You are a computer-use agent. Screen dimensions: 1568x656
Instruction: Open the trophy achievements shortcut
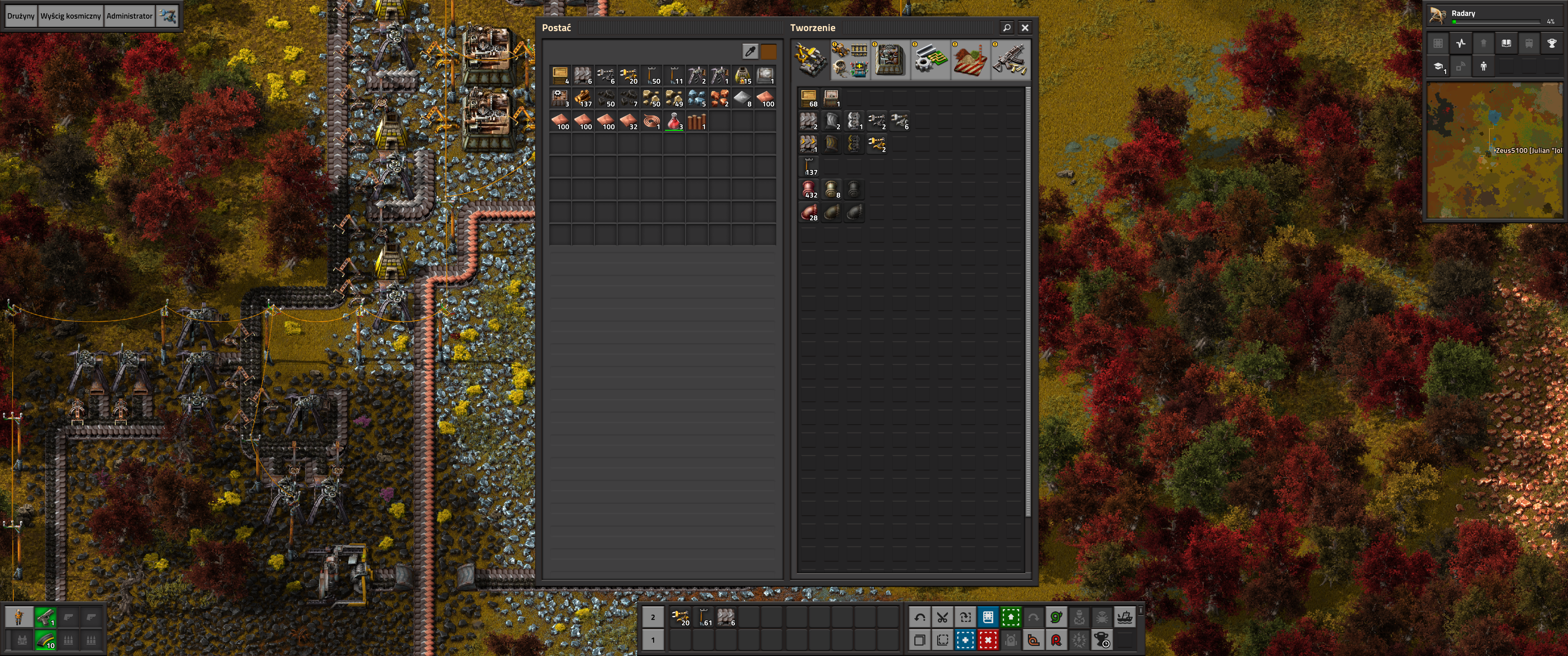coord(1552,43)
